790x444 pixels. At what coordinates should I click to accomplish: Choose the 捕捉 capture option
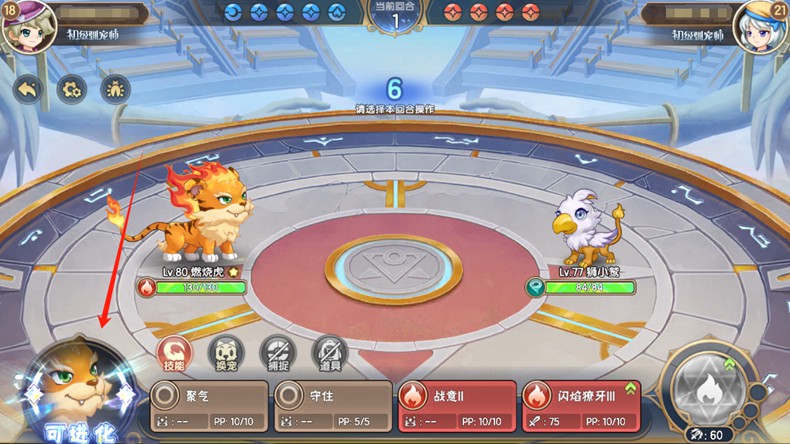click(x=278, y=353)
